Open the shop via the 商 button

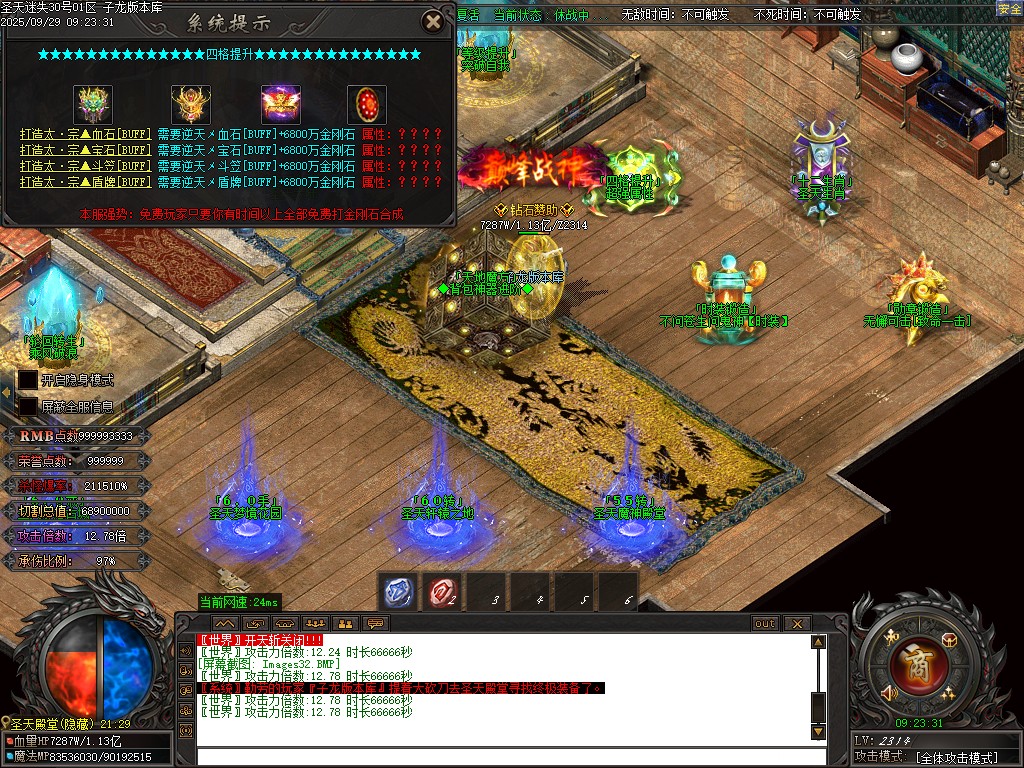pyautogui.click(x=912, y=660)
